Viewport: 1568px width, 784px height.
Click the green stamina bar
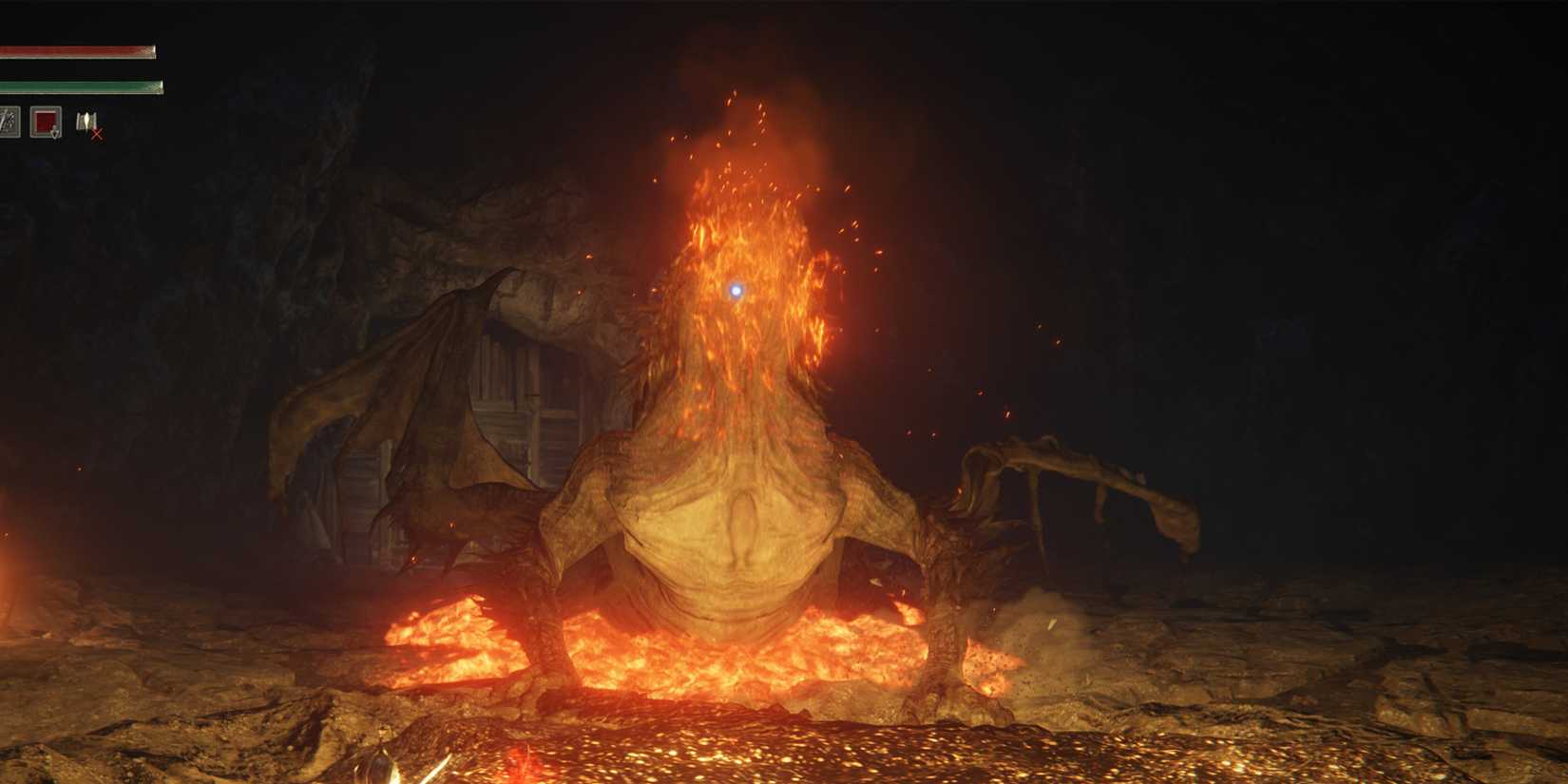(x=81, y=84)
